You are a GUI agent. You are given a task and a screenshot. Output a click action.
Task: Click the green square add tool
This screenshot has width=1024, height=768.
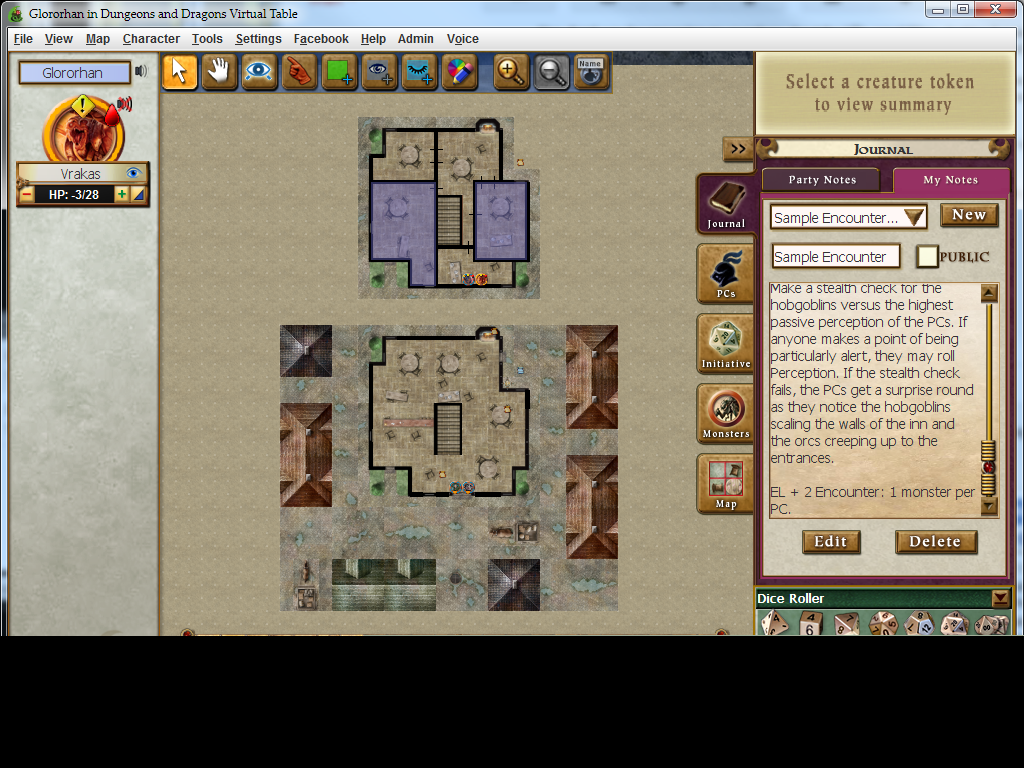(x=340, y=72)
